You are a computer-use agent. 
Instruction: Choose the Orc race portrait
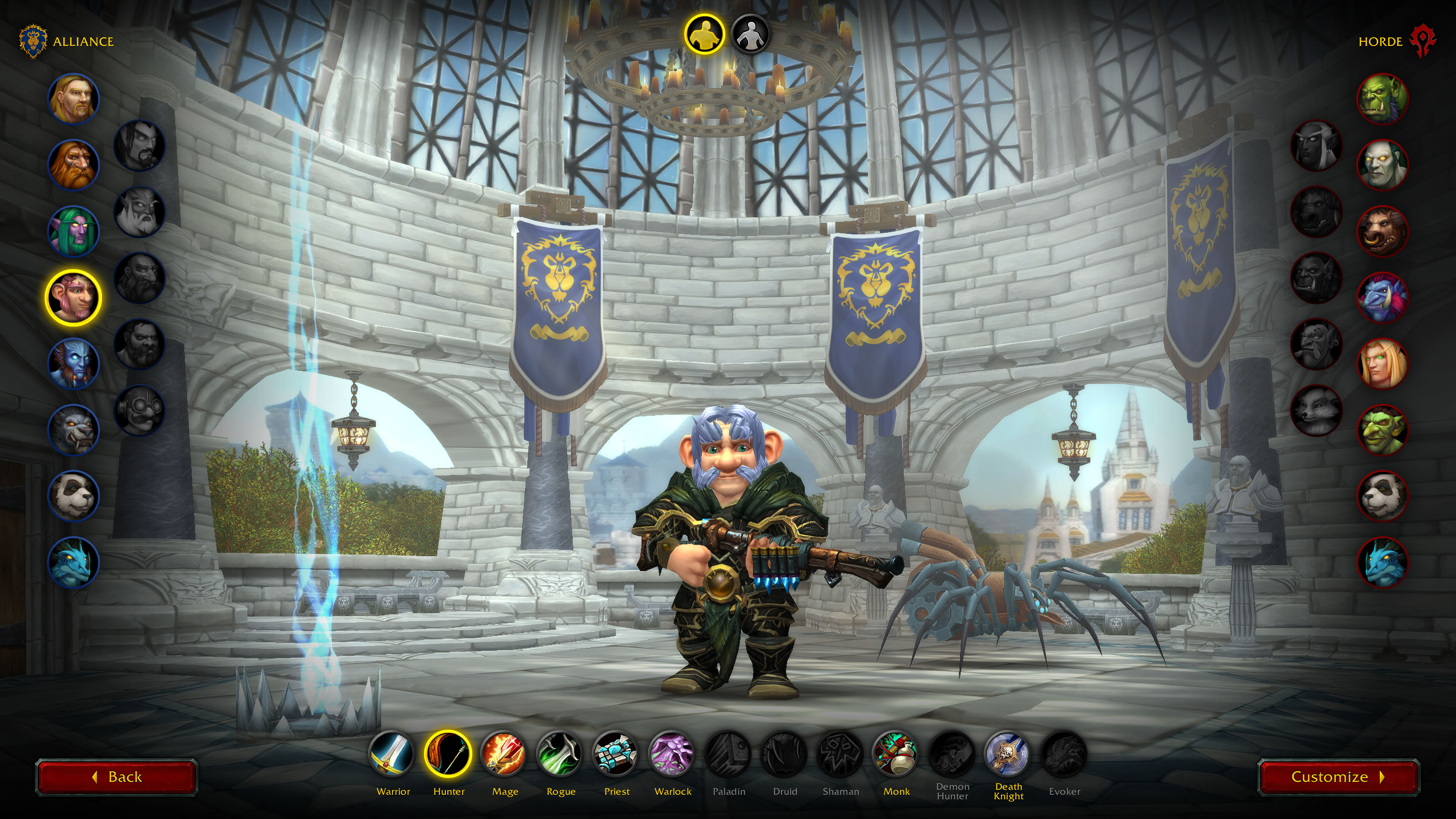[1382, 99]
